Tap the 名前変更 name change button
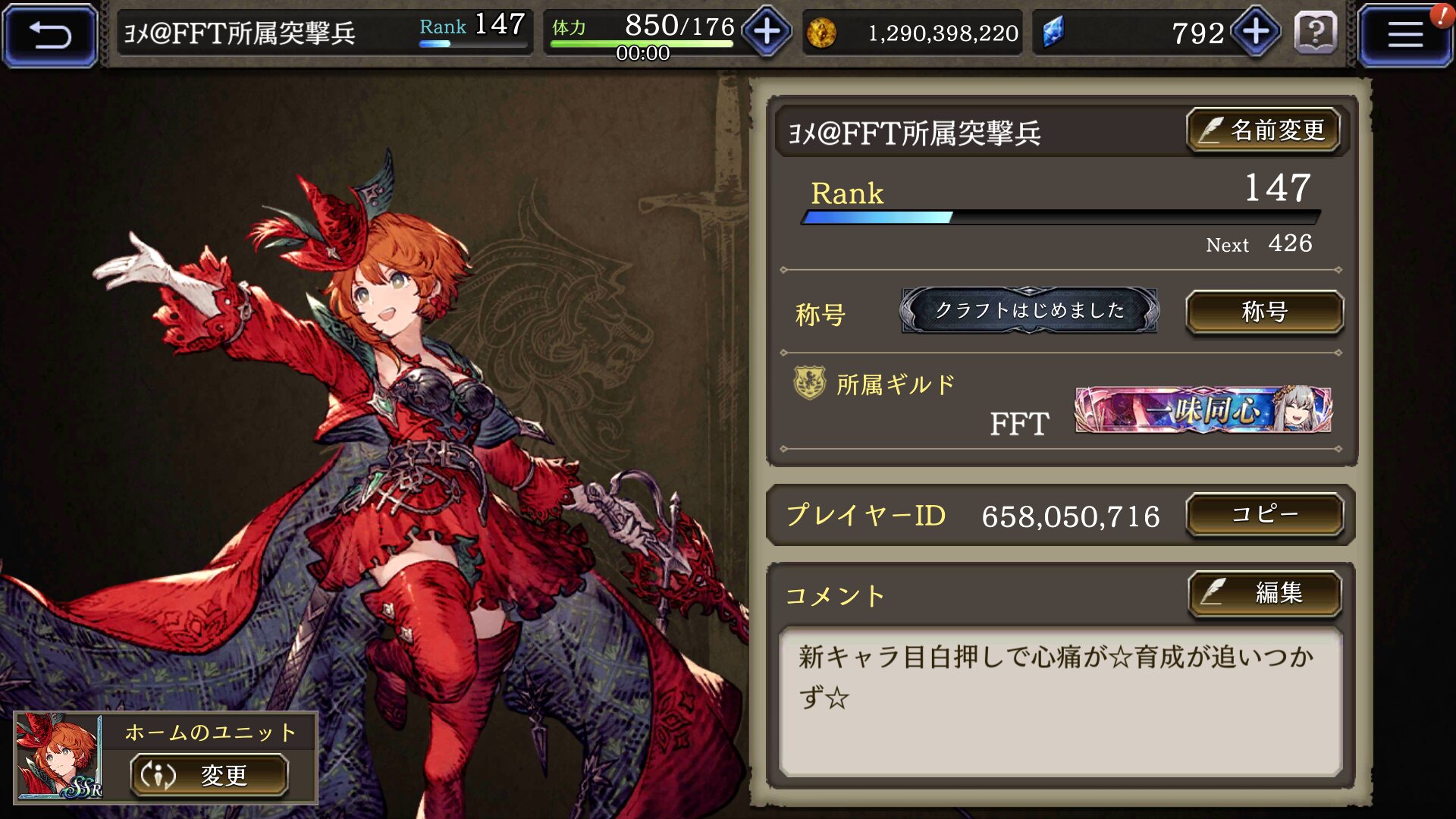The width and height of the screenshot is (1456, 819). pos(1263,130)
